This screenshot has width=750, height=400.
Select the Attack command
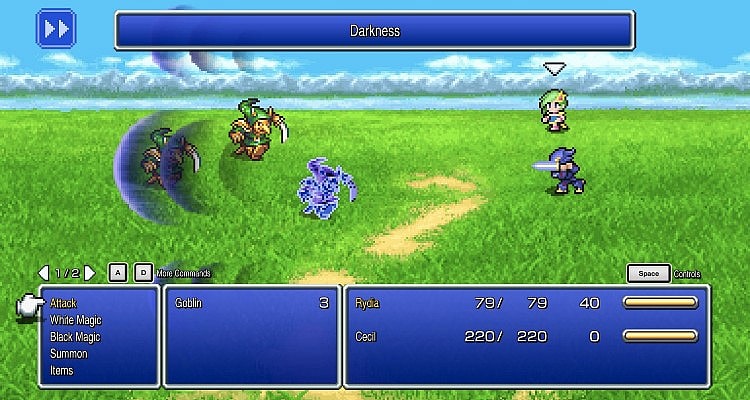pos(63,302)
